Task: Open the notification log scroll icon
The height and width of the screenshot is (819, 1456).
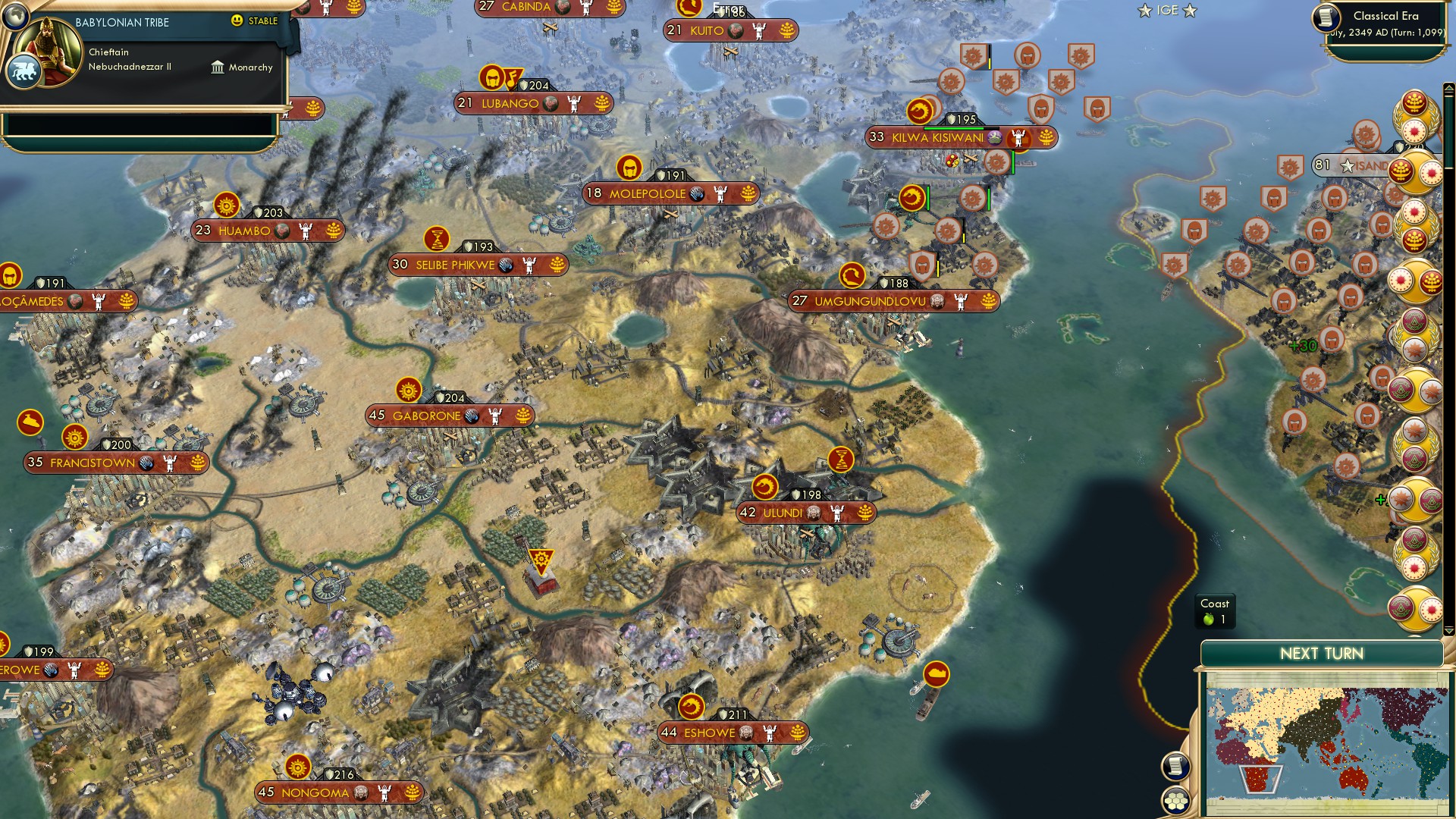Action: click(x=1176, y=765)
